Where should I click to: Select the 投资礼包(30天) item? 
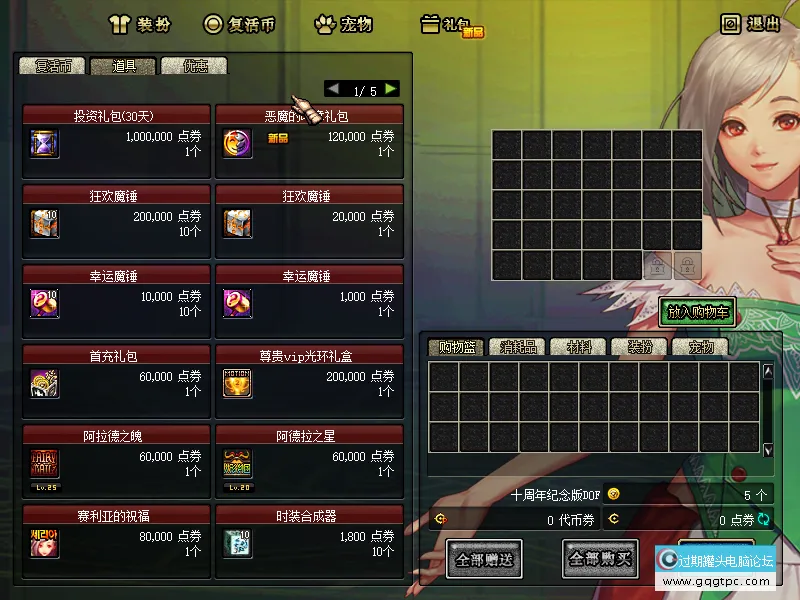click(116, 141)
